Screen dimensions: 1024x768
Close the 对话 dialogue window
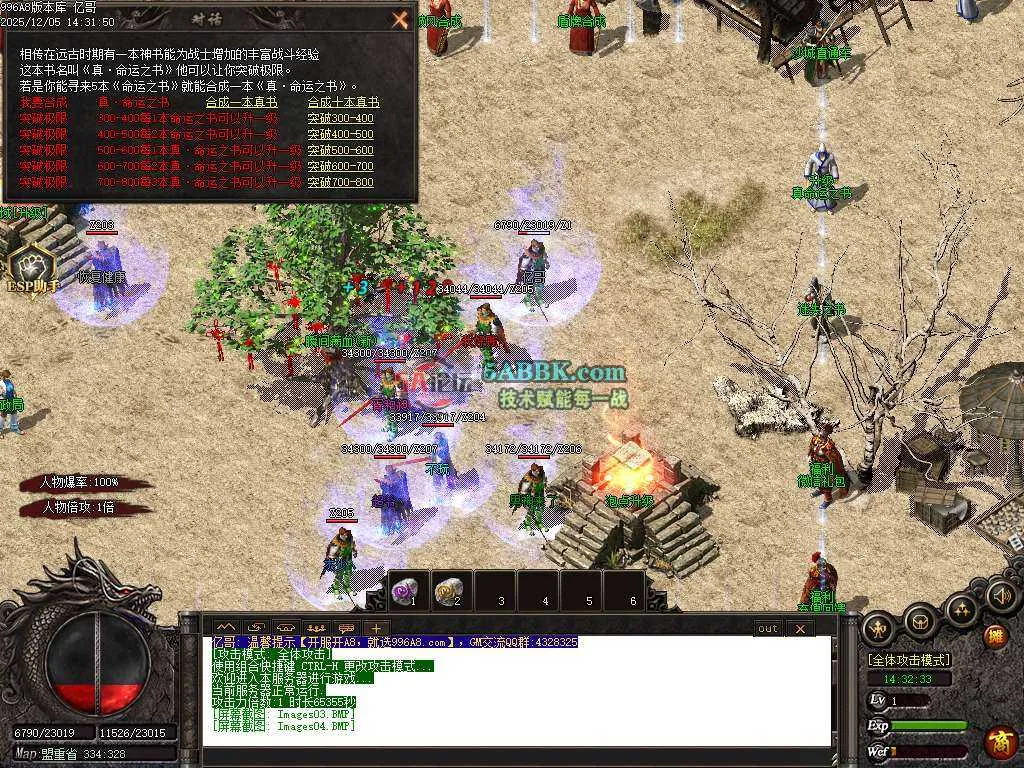coord(400,19)
